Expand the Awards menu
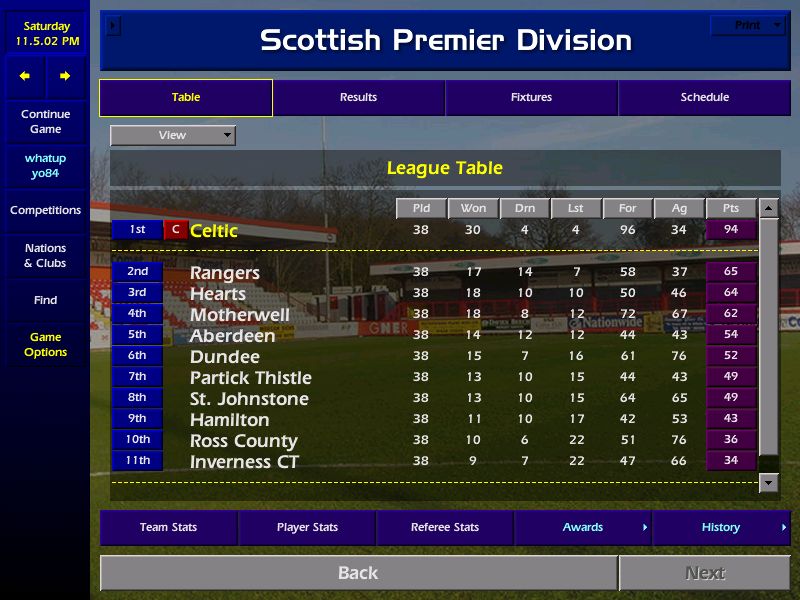 (x=583, y=528)
